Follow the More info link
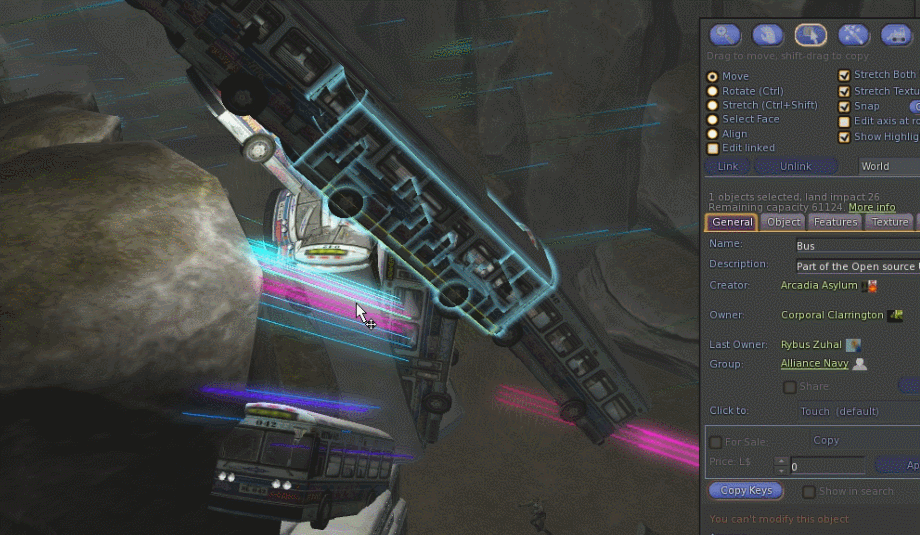Viewport: 920px width, 535px height. coord(872,207)
